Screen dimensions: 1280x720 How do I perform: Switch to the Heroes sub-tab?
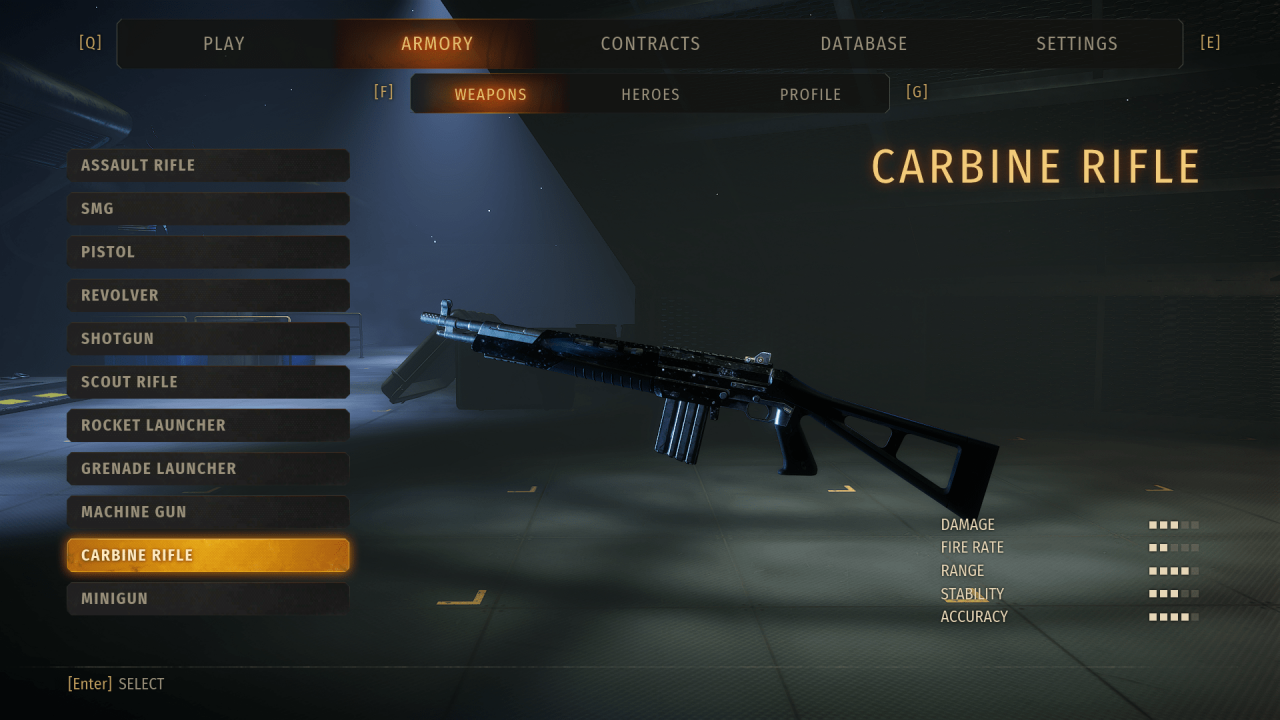pos(650,94)
